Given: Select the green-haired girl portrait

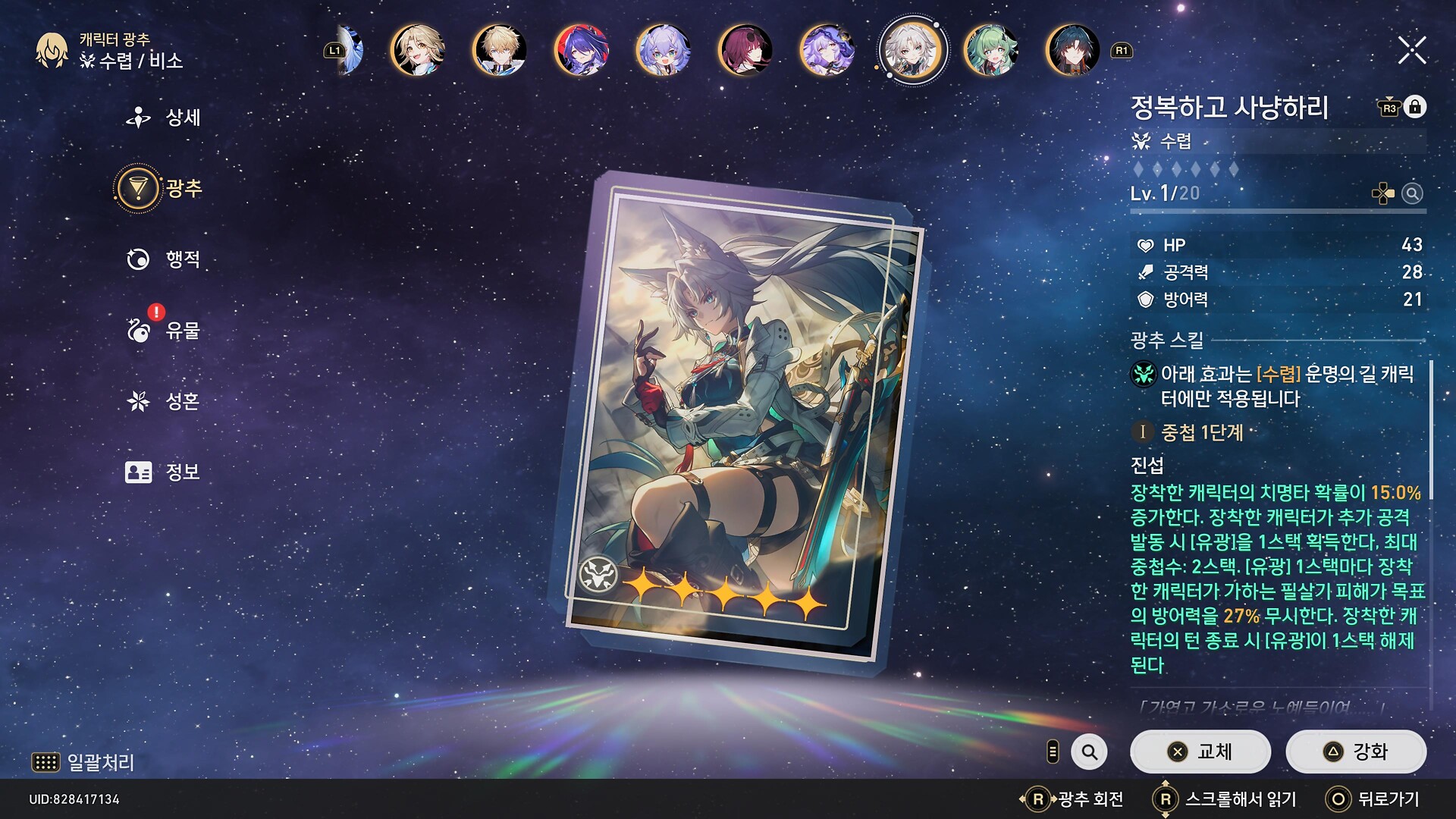Looking at the screenshot, I should click(x=990, y=51).
